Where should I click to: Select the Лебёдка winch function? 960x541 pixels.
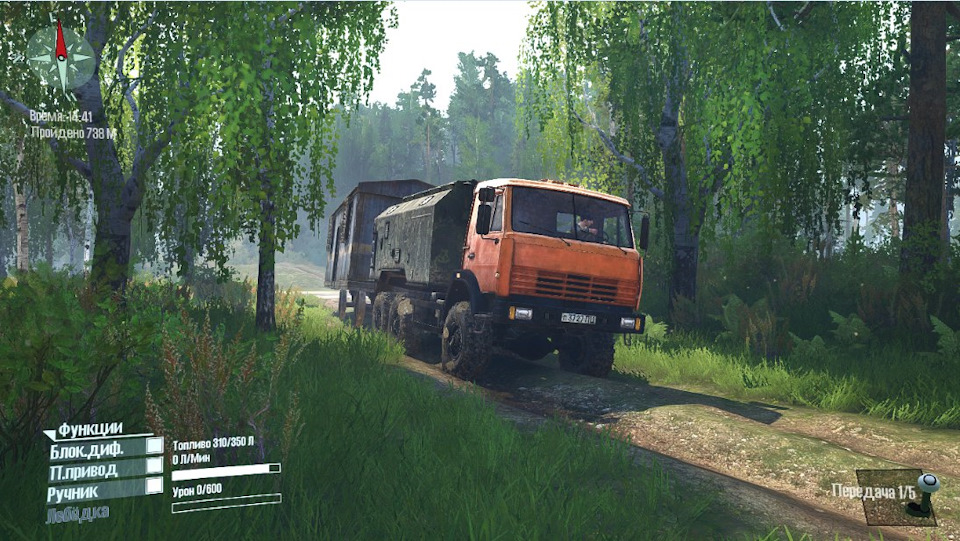[77, 513]
